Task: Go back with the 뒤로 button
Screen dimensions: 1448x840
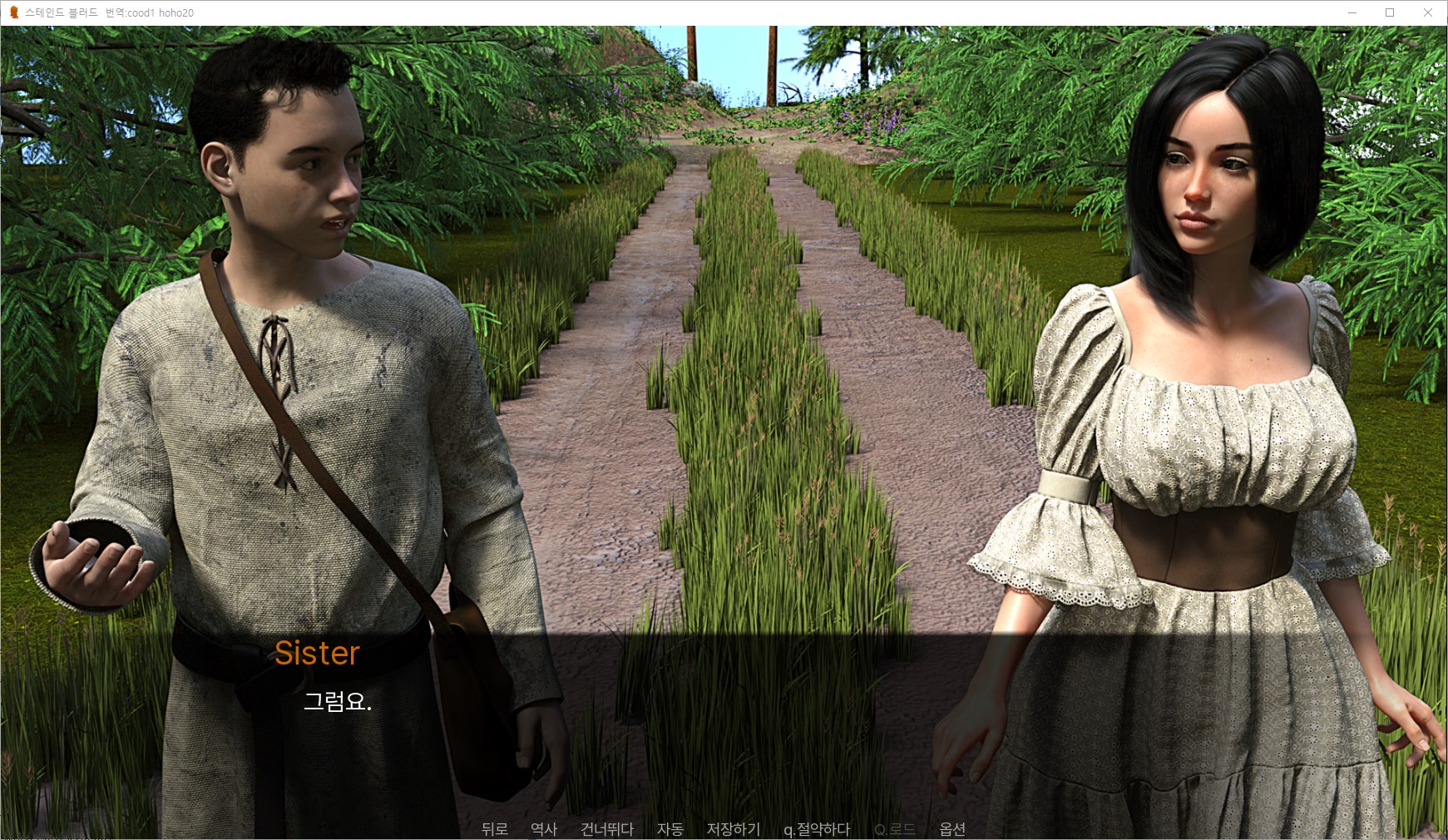Action: pyautogui.click(x=494, y=828)
